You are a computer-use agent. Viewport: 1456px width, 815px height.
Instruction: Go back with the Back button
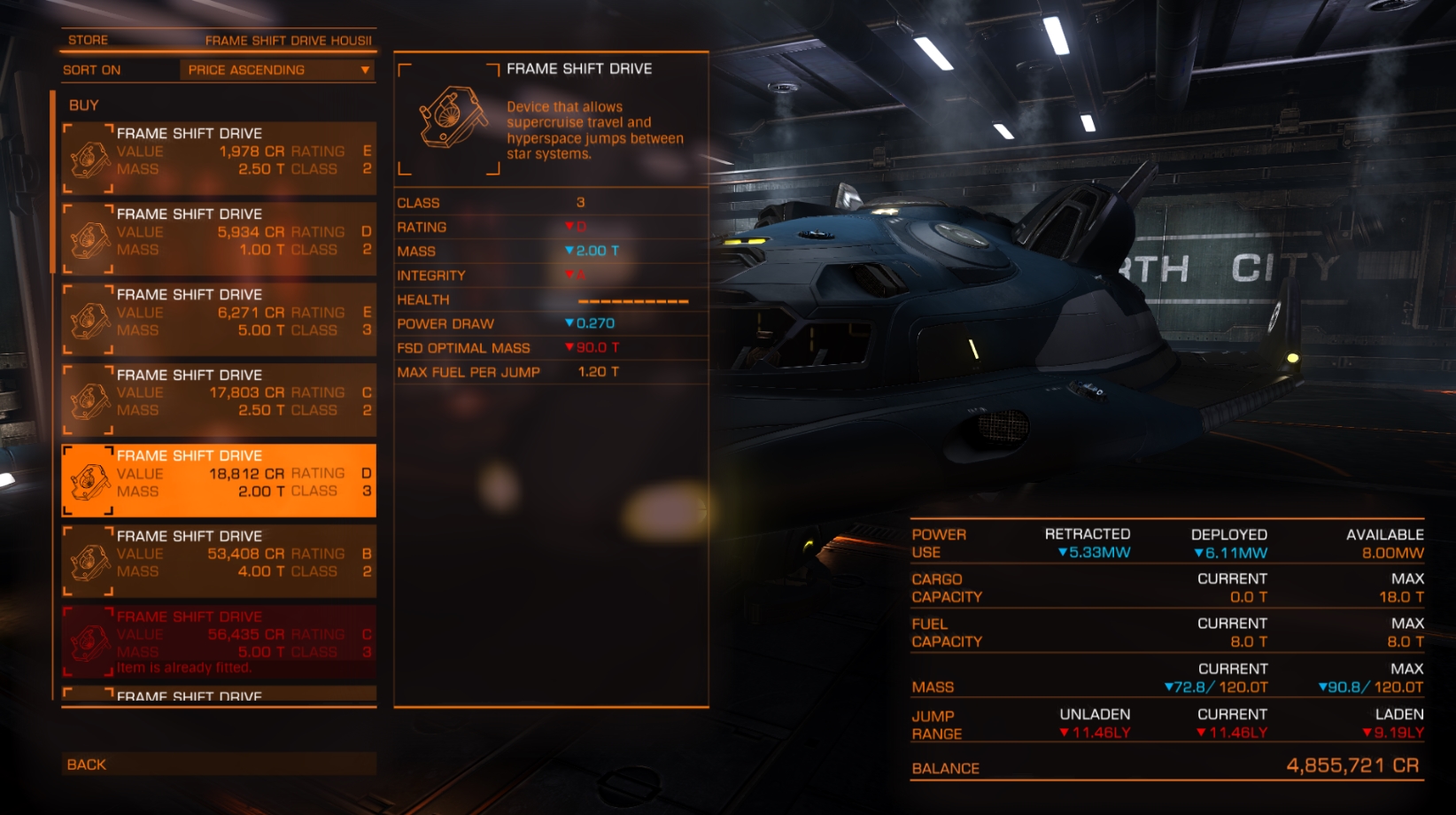(x=219, y=764)
